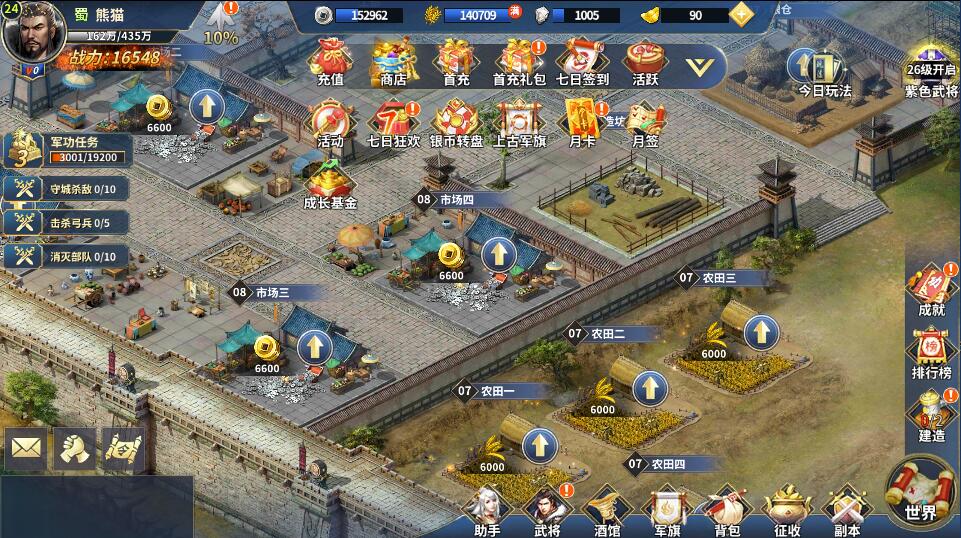This screenshot has height=538, width=961.
Task: Select the 守城杀敌 quest tracker
Action: coord(66,189)
